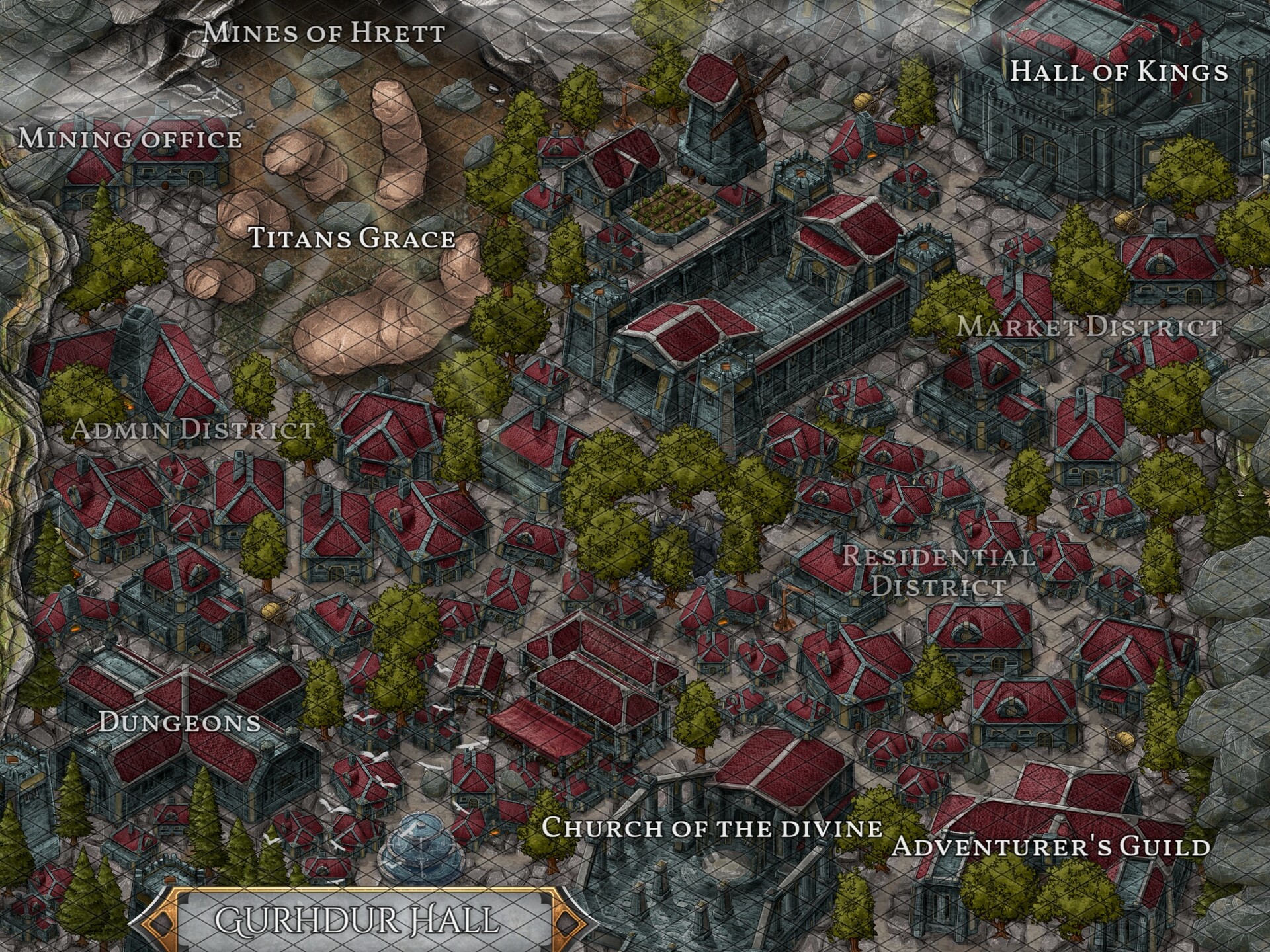Open the Residential District label

(x=938, y=571)
